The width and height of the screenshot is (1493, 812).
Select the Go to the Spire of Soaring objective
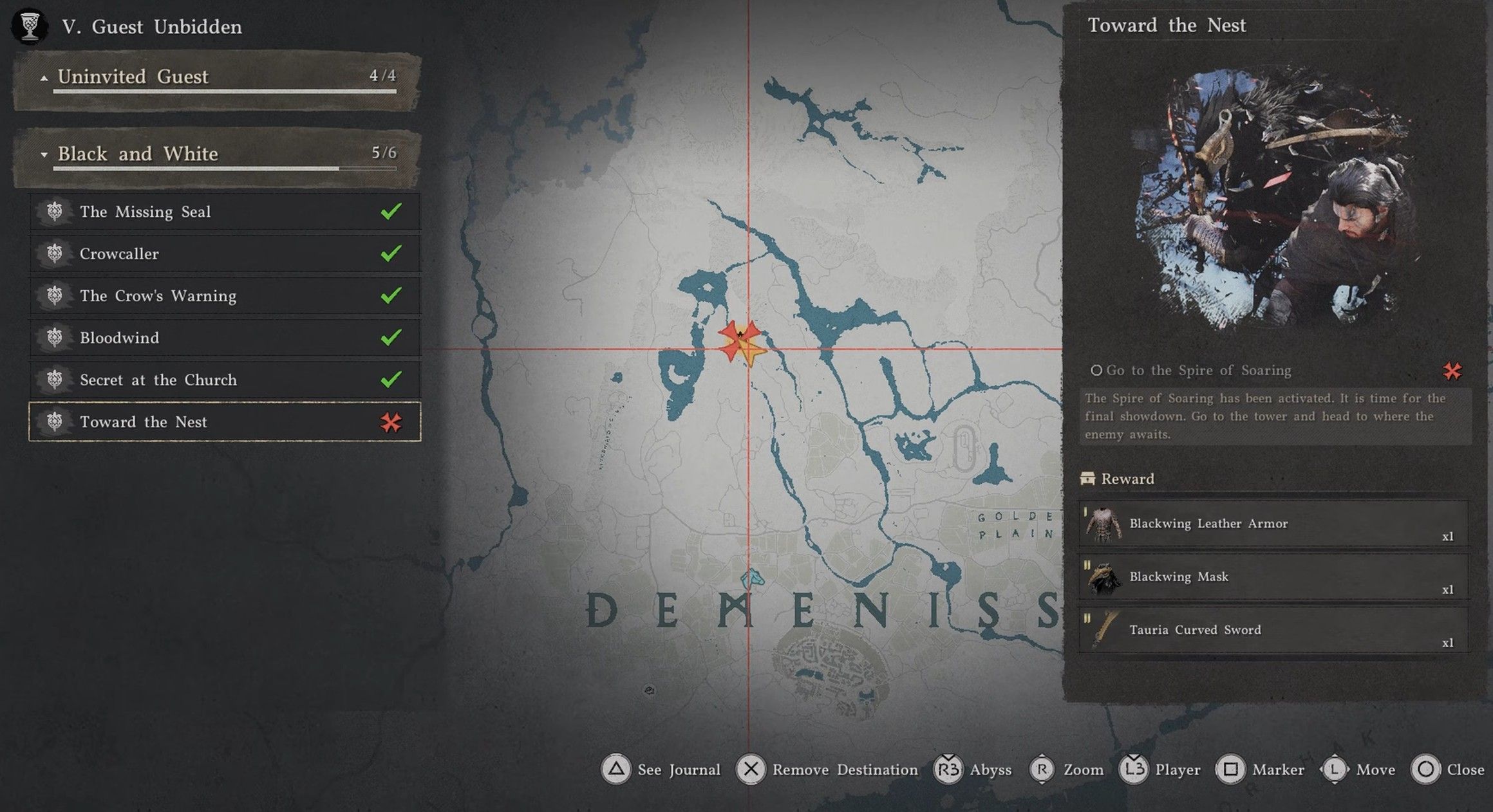pyautogui.click(x=1199, y=371)
